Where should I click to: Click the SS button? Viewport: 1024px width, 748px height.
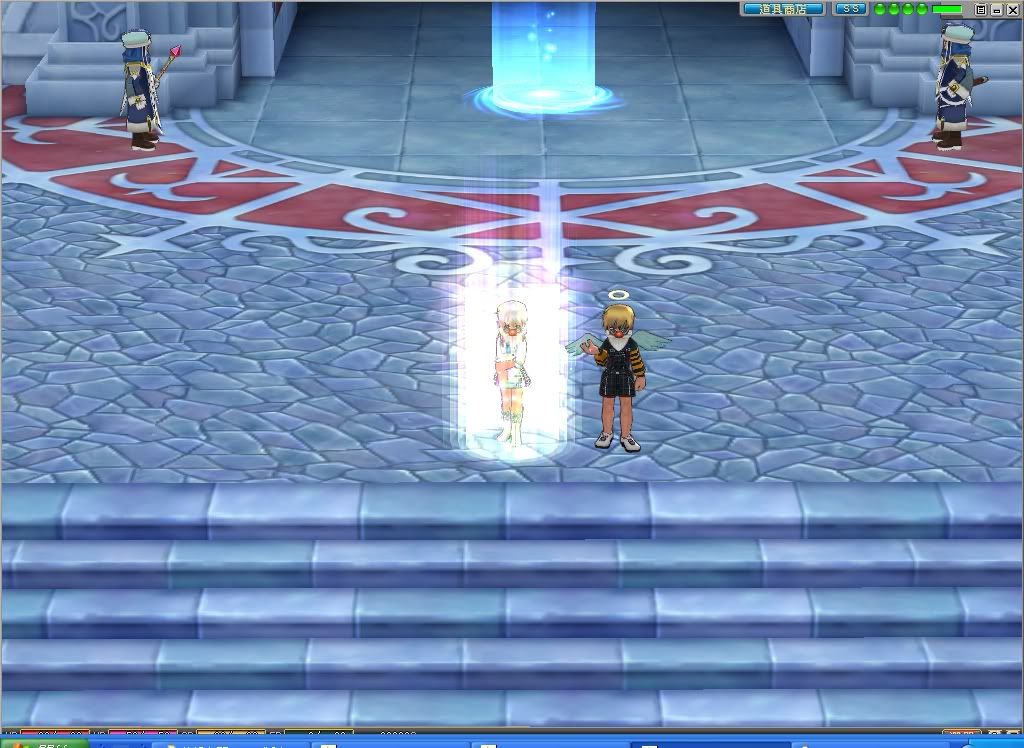click(850, 9)
